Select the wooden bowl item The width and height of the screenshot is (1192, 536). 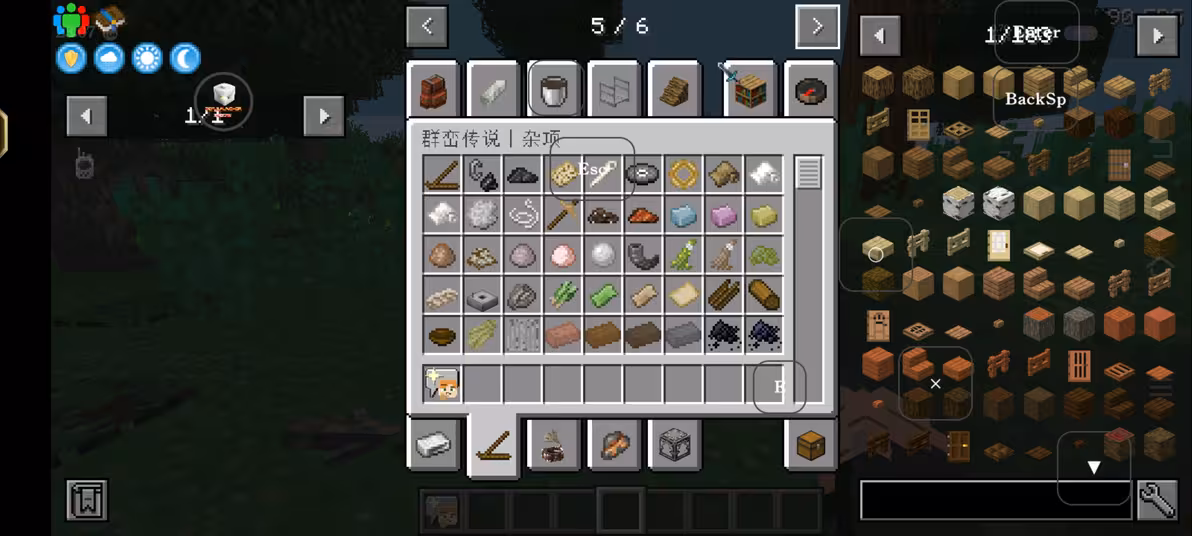click(443, 334)
